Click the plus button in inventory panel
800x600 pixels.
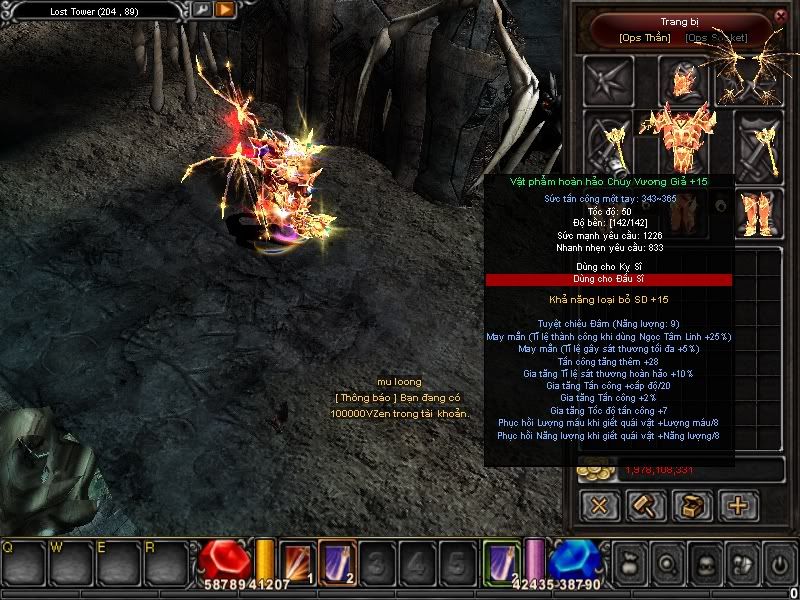(739, 505)
